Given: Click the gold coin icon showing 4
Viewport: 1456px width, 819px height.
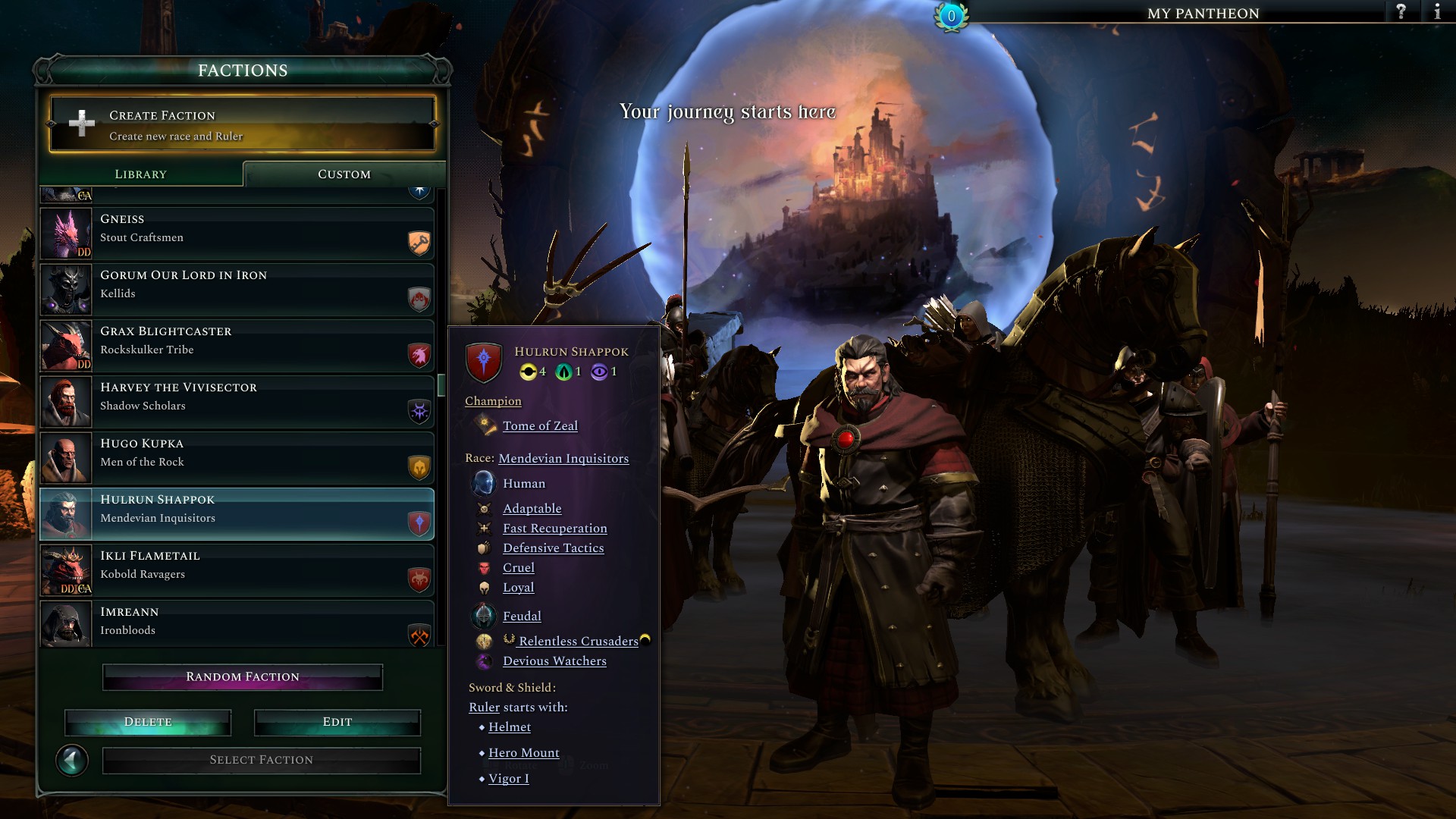Looking at the screenshot, I should coord(530,372).
